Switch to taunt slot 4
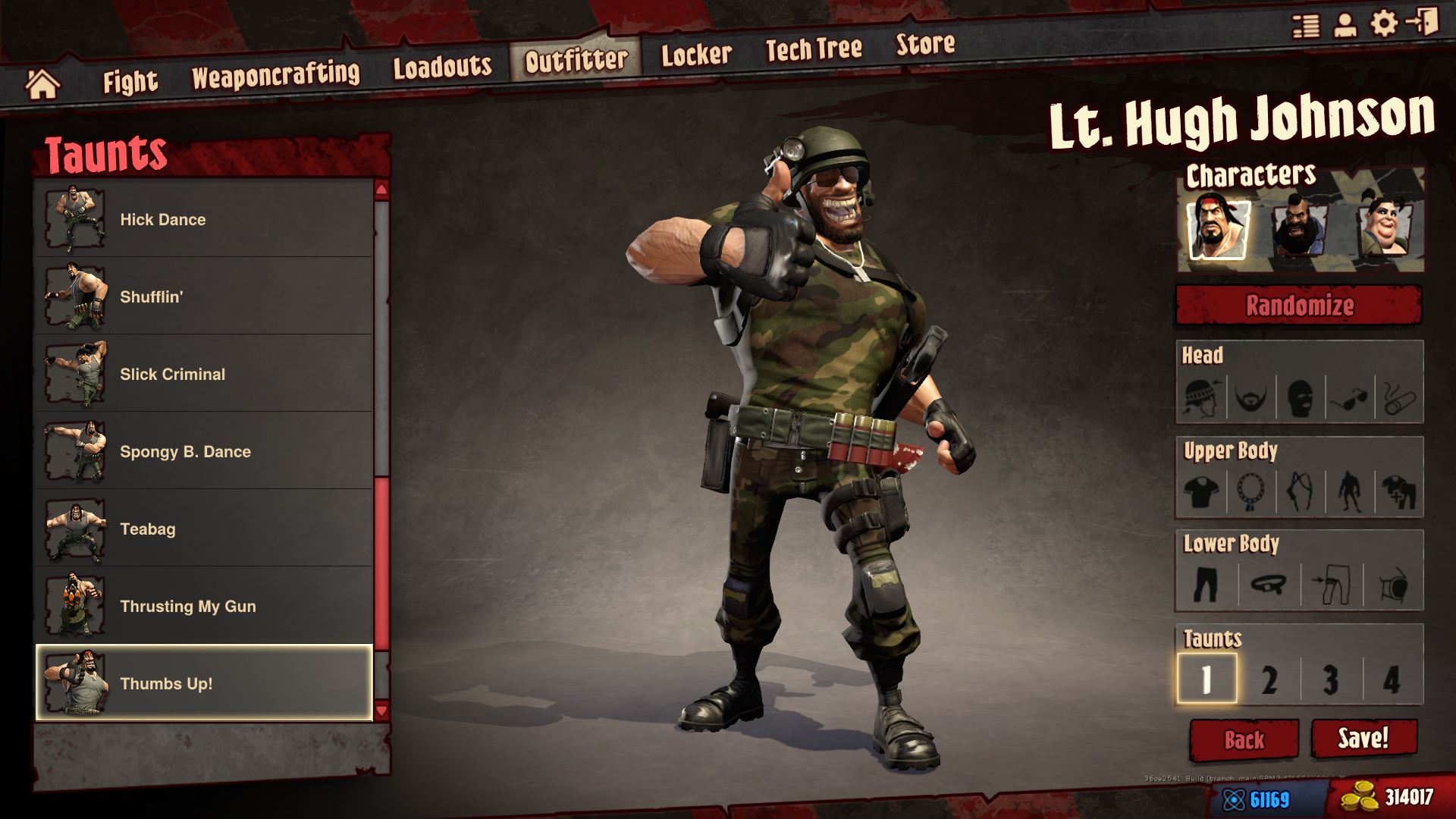Image resolution: width=1456 pixels, height=819 pixels. point(1390,679)
